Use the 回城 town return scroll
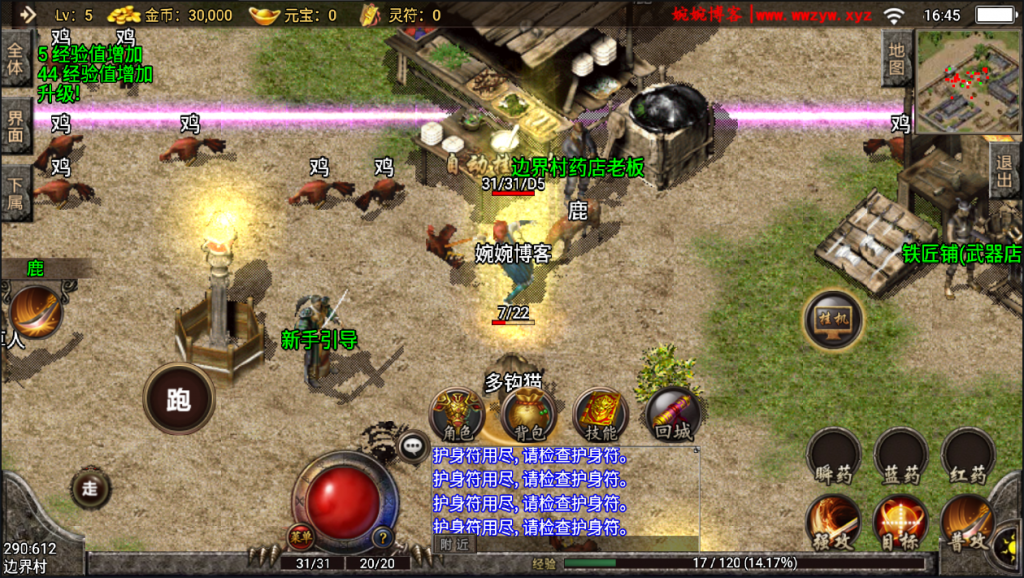This screenshot has height=578, width=1024. coord(671,415)
